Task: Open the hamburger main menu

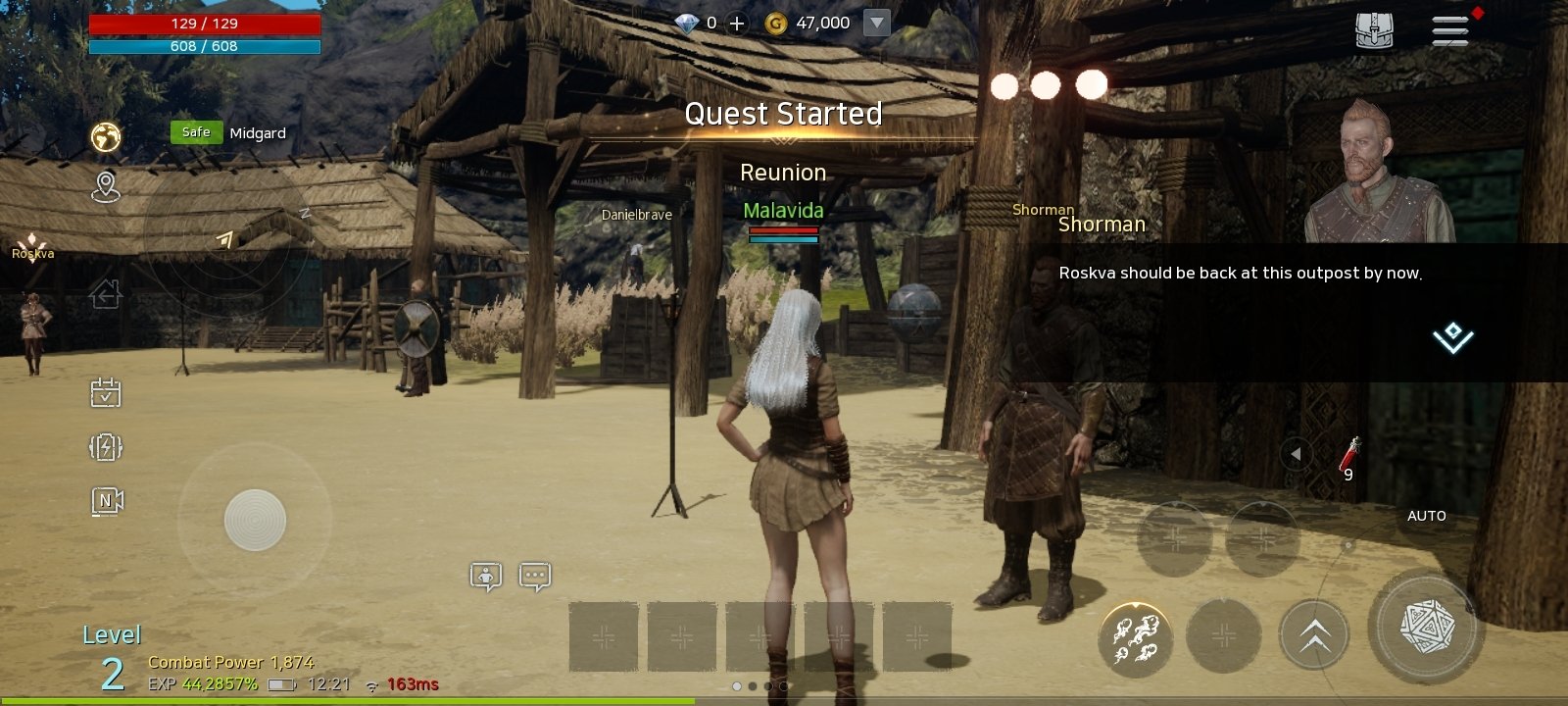Action: point(1450,30)
